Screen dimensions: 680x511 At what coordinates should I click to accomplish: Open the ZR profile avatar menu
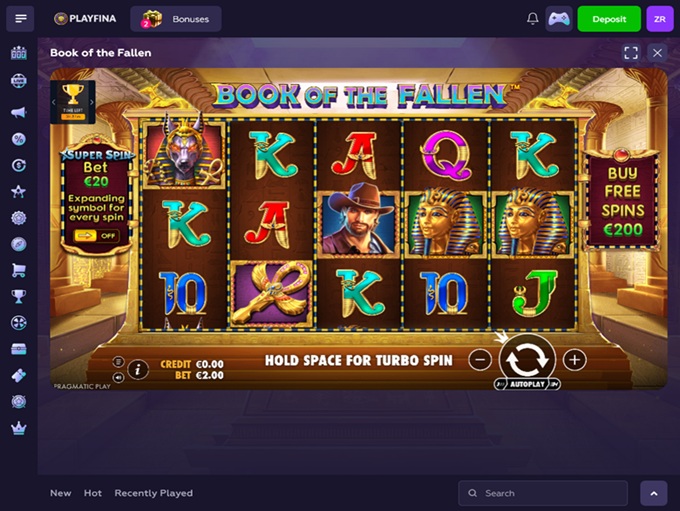[660, 19]
